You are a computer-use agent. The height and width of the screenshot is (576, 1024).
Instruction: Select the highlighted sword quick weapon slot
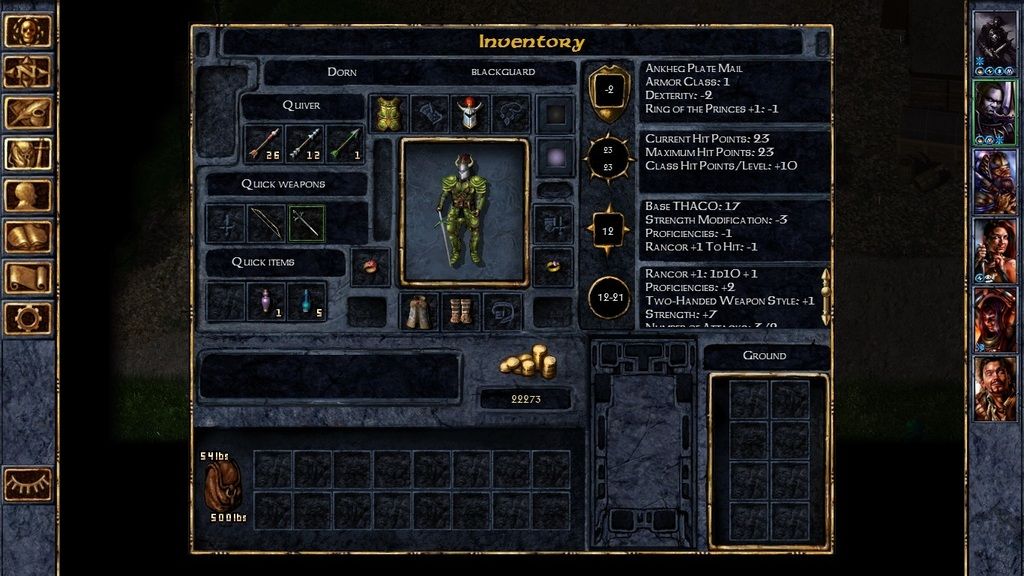306,223
